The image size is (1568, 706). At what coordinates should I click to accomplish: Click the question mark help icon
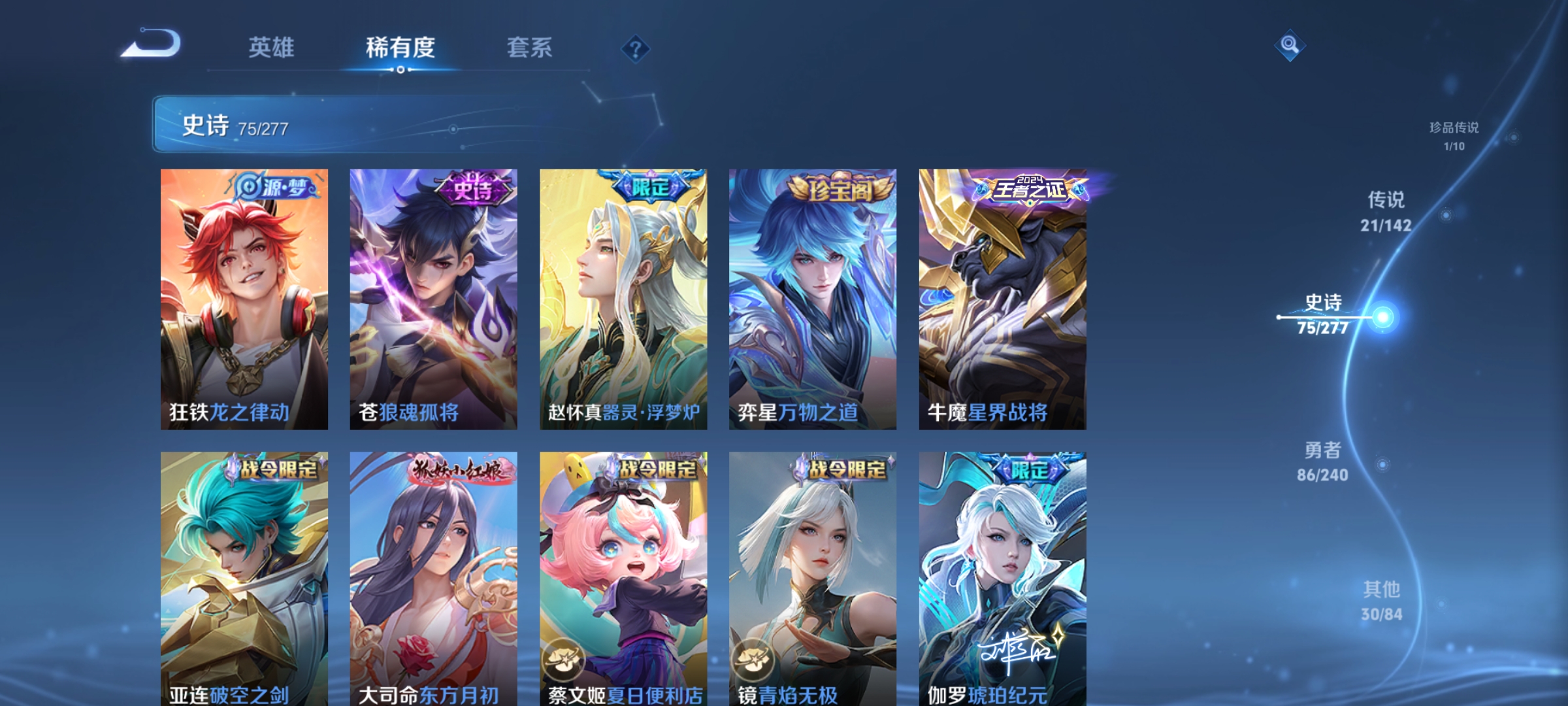pyautogui.click(x=634, y=48)
